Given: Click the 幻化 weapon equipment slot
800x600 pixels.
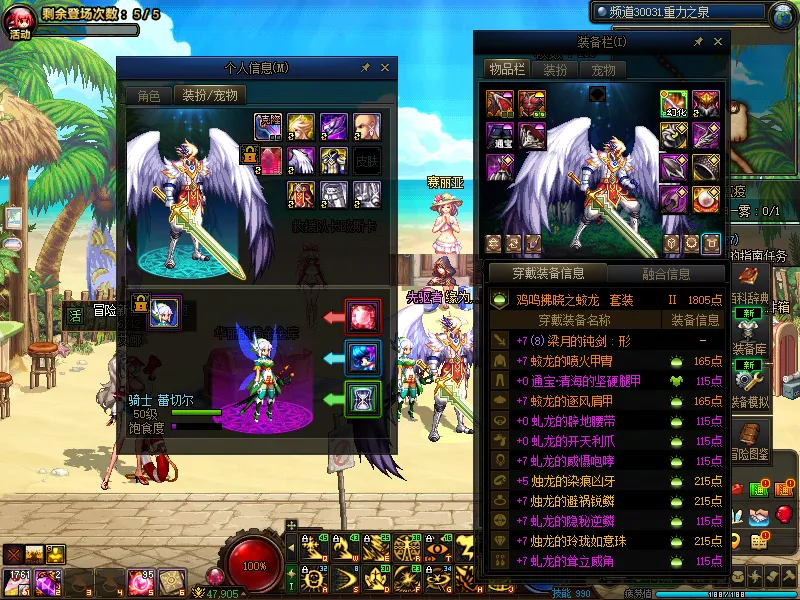Looking at the screenshot, I should click(x=674, y=105).
